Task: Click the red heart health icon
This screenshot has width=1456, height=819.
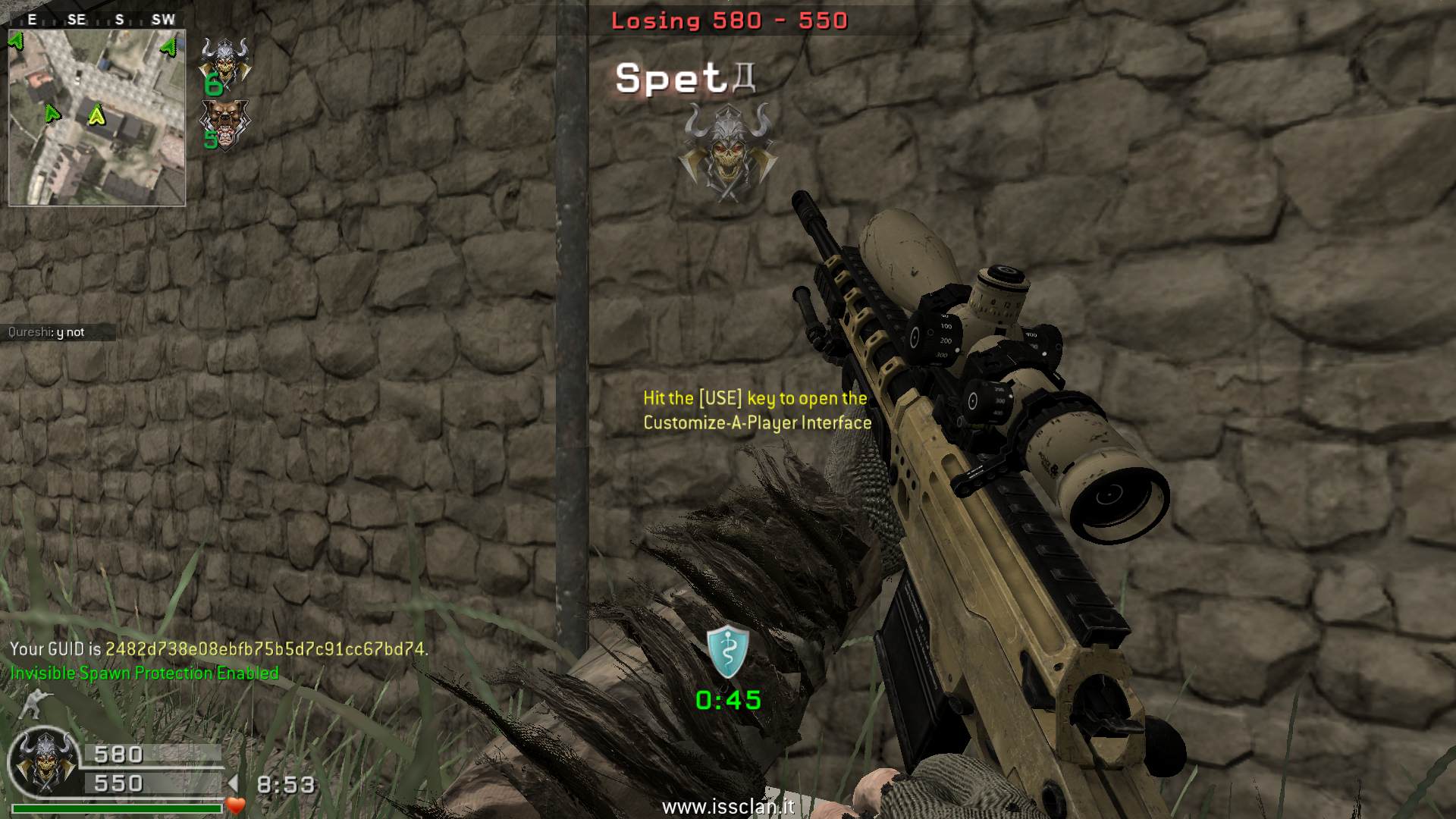Action: 236,805
